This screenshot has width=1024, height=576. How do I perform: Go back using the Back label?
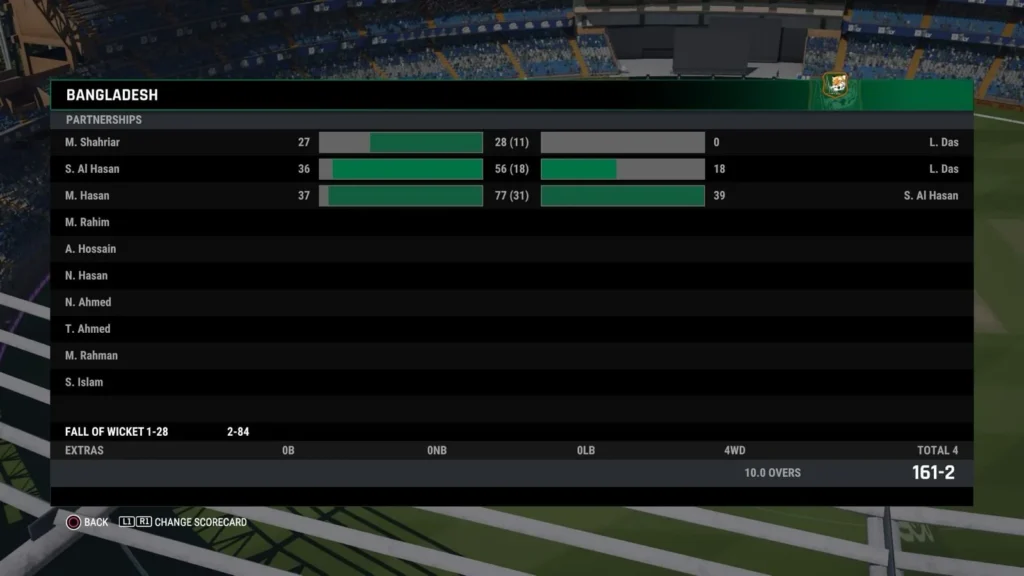[96, 522]
